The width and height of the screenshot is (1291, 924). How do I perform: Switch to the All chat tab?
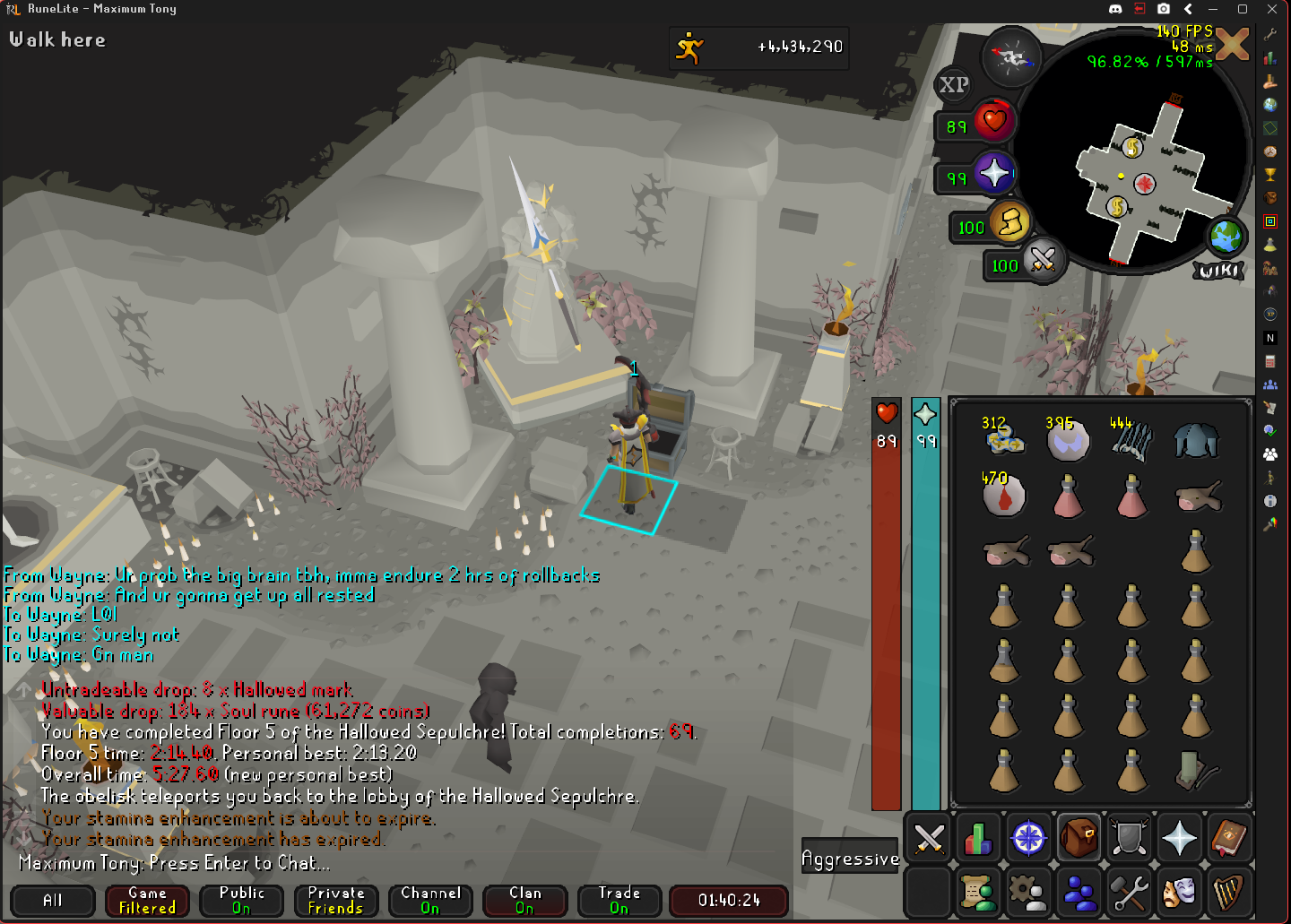pyautogui.click(x=53, y=901)
